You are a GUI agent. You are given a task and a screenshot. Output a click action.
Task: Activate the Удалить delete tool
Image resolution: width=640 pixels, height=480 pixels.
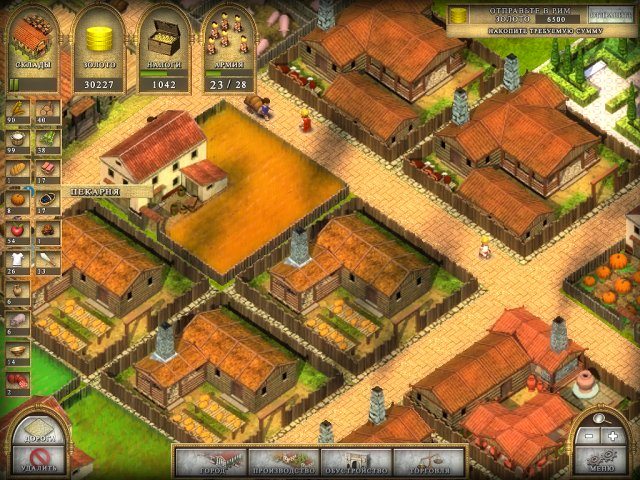pyautogui.click(x=38, y=461)
